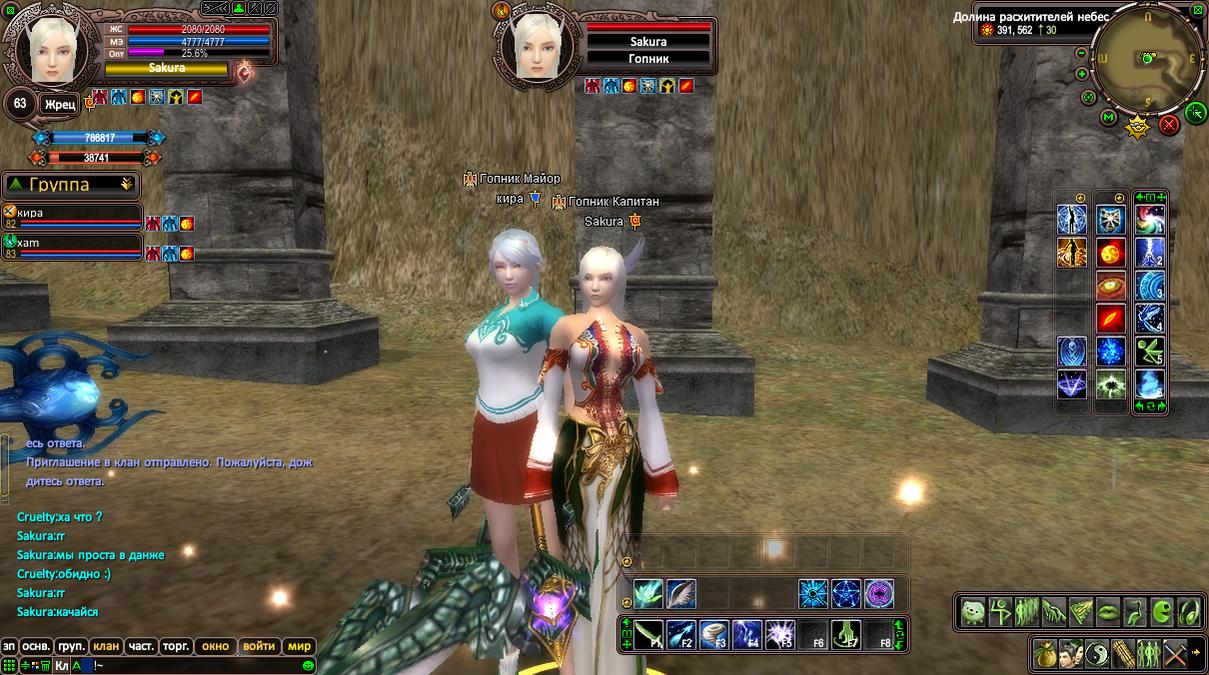
Task: Open the chat emoticon smiley picker
Action: click(309, 665)
